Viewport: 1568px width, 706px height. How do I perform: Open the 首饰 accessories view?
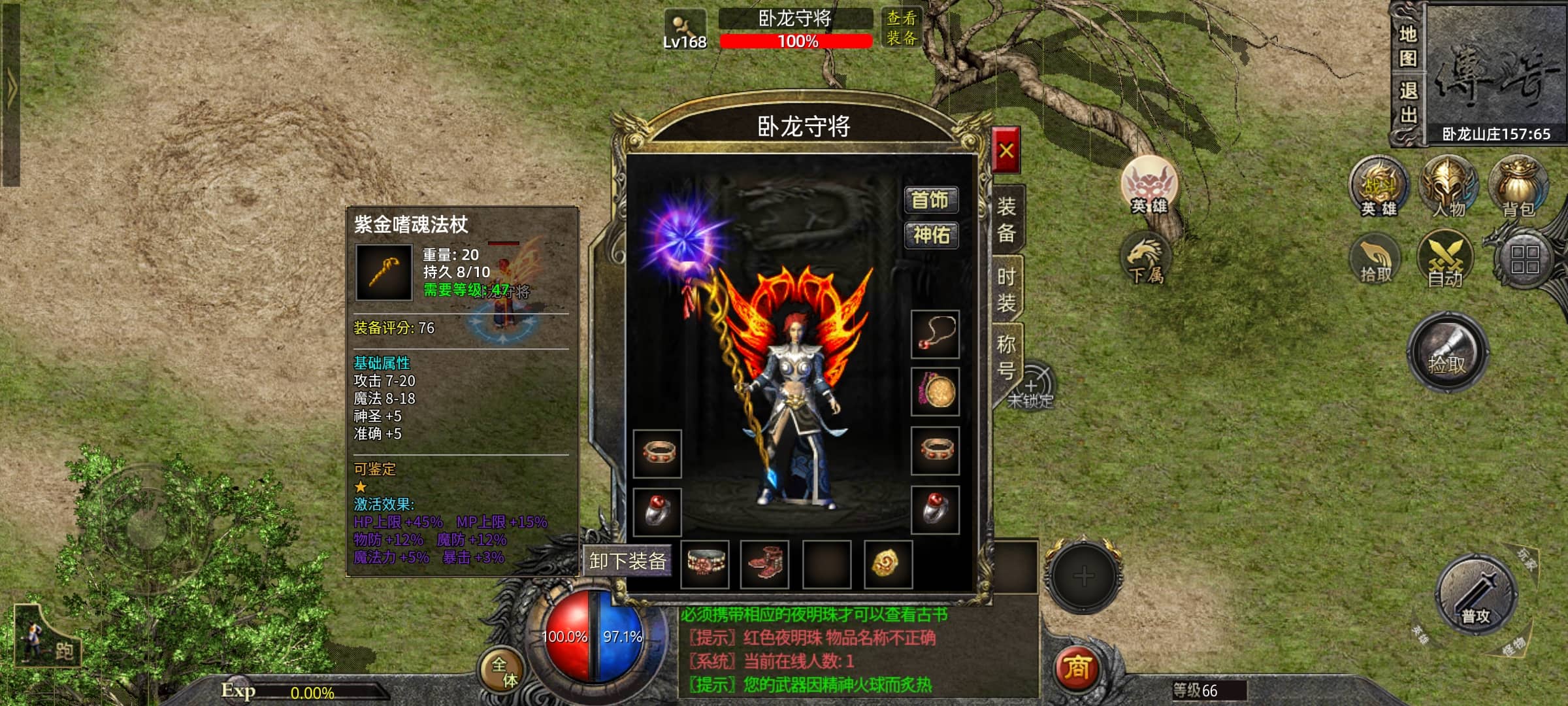point(930,200)
